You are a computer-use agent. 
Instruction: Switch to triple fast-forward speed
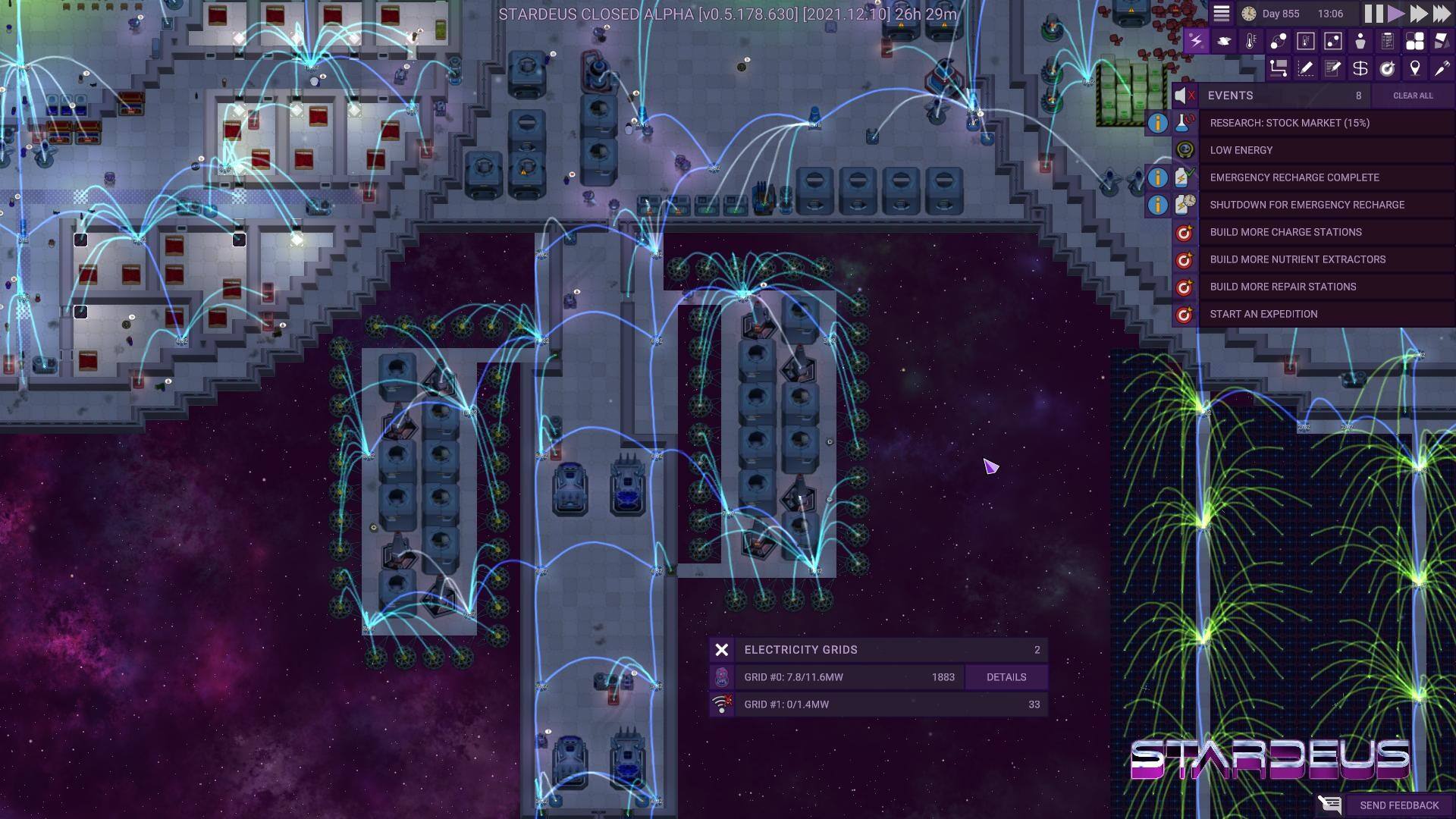pos(1441,14)
